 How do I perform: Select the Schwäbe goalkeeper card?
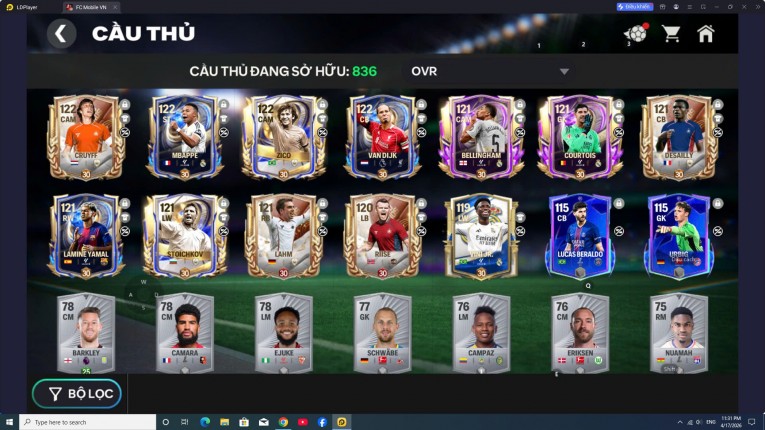click(x=383, y=332)
